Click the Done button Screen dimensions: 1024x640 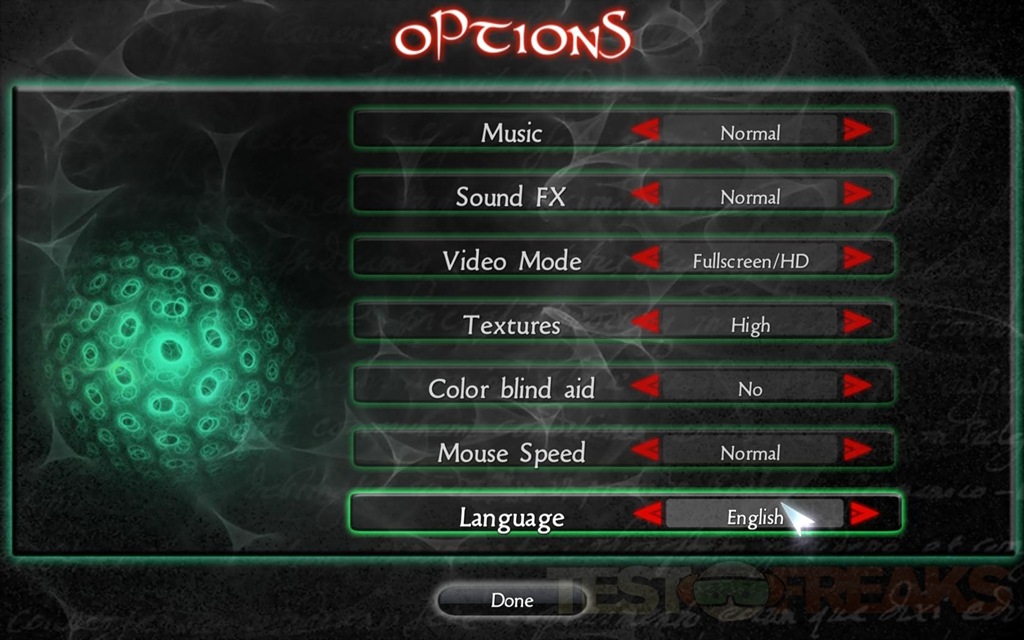511,601
